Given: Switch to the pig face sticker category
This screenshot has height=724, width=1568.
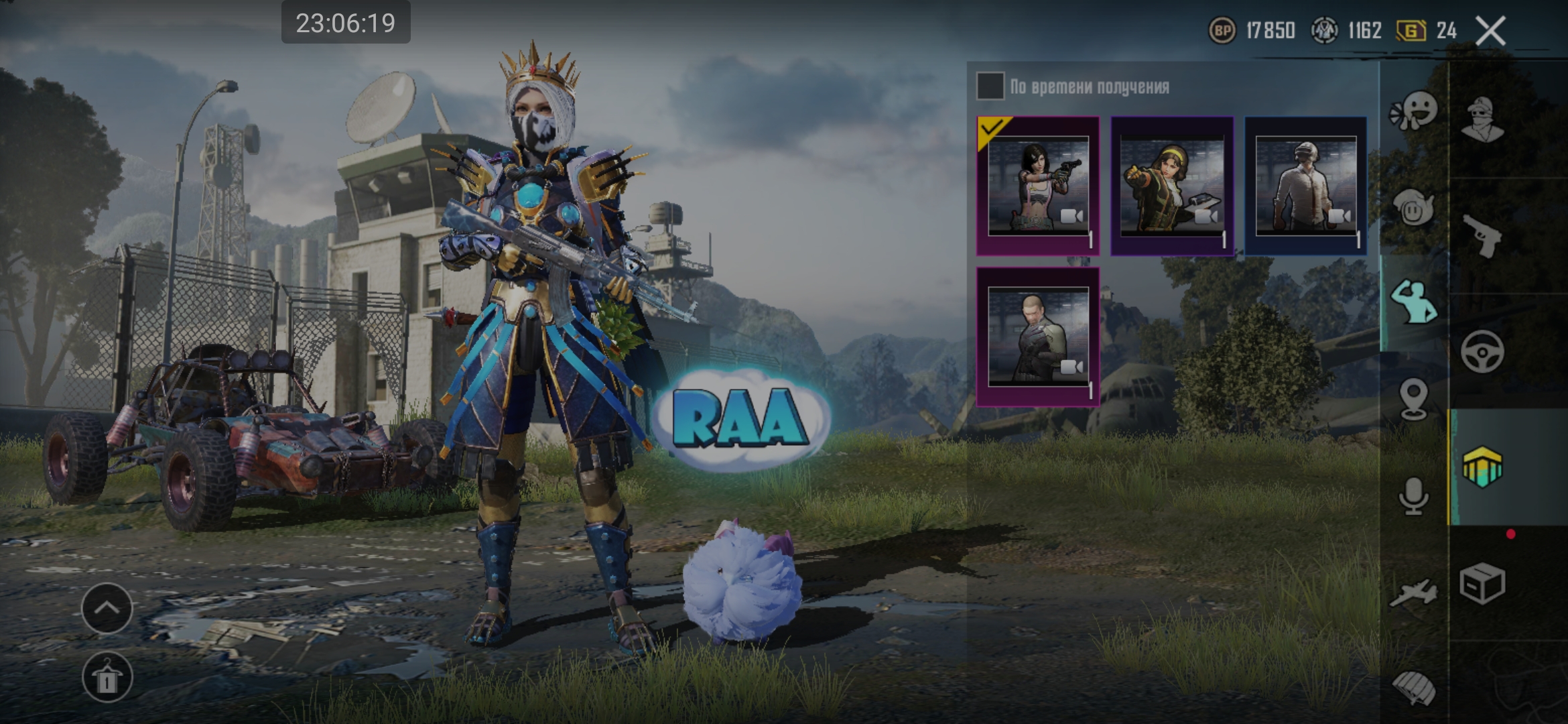Looking at the screenshot, I should pos(1414,208).
